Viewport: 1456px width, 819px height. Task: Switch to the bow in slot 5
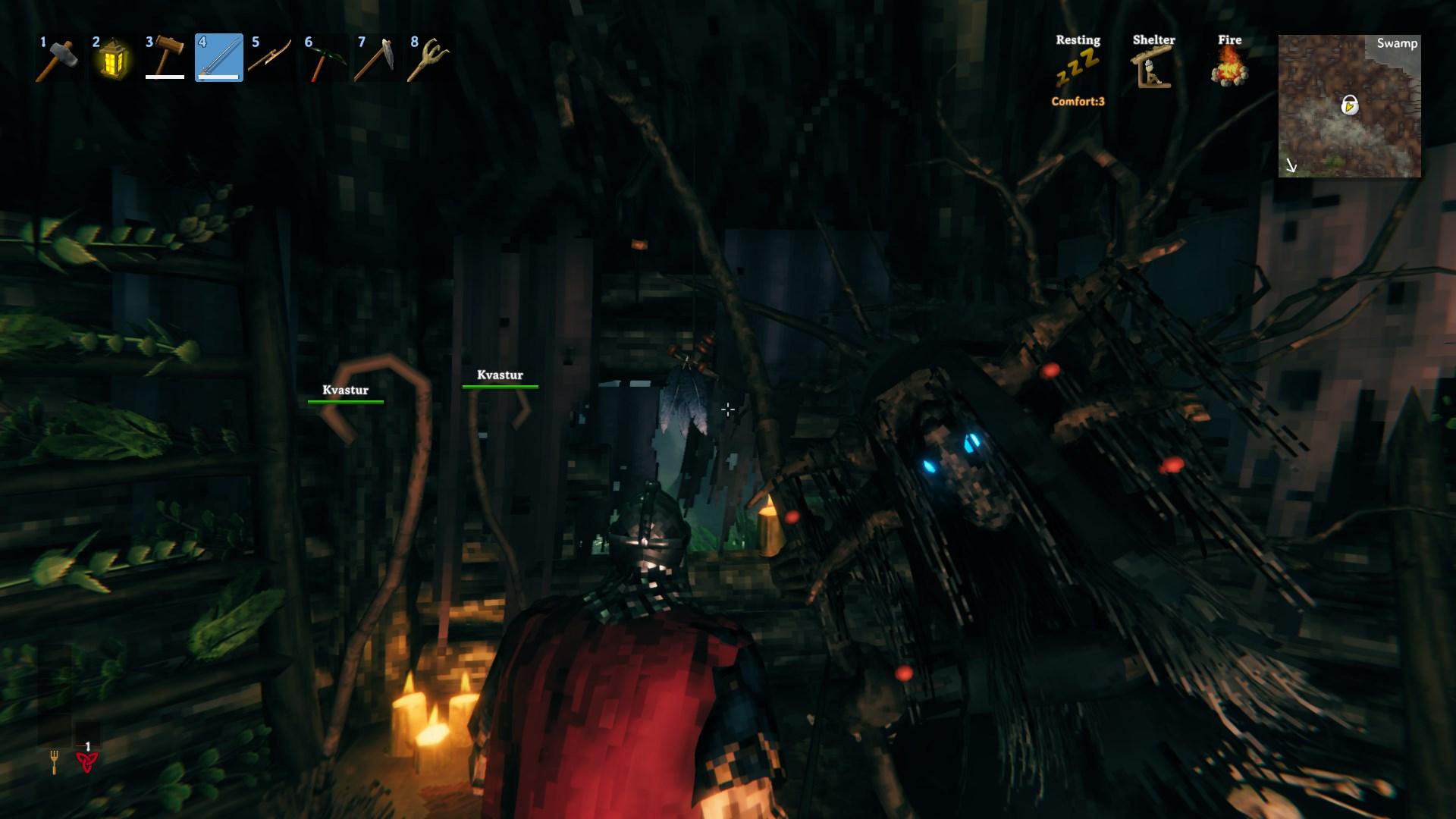tap(271, 58)
